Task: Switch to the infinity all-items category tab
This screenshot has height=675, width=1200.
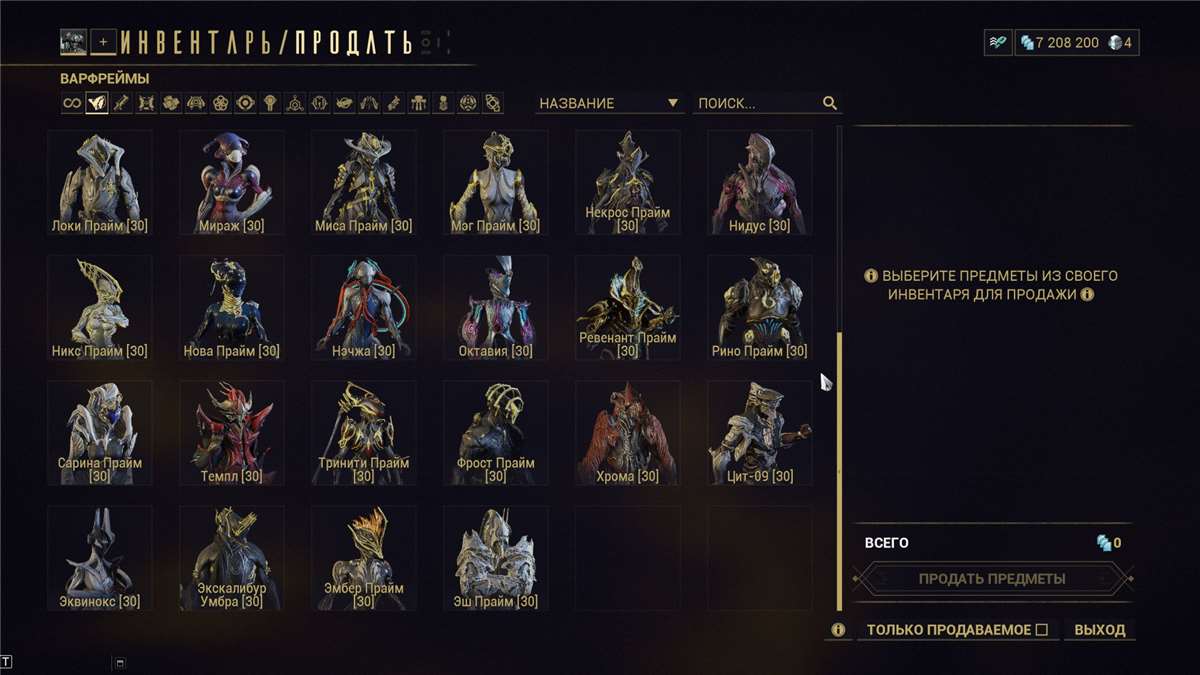Action: coord(72,103)
